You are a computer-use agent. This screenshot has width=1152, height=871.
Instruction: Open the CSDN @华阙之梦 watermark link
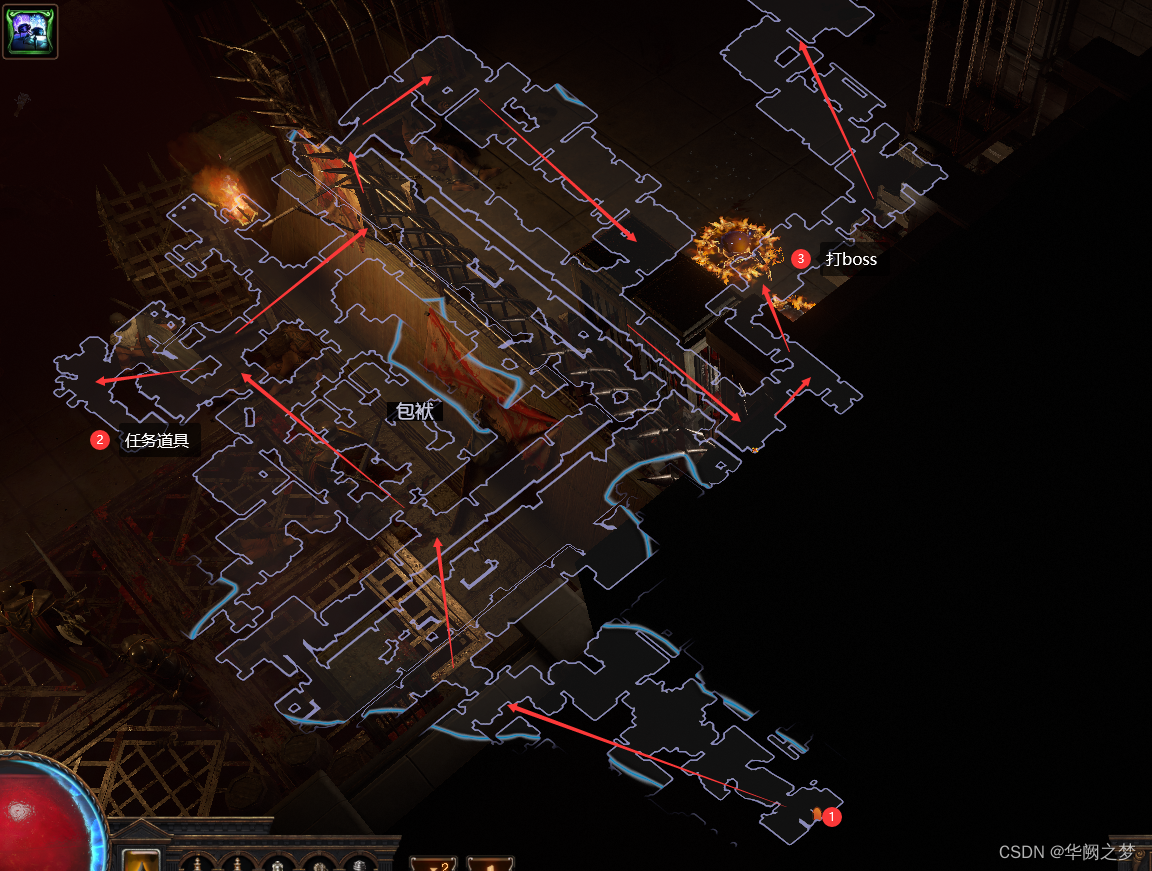[1067, 852]
